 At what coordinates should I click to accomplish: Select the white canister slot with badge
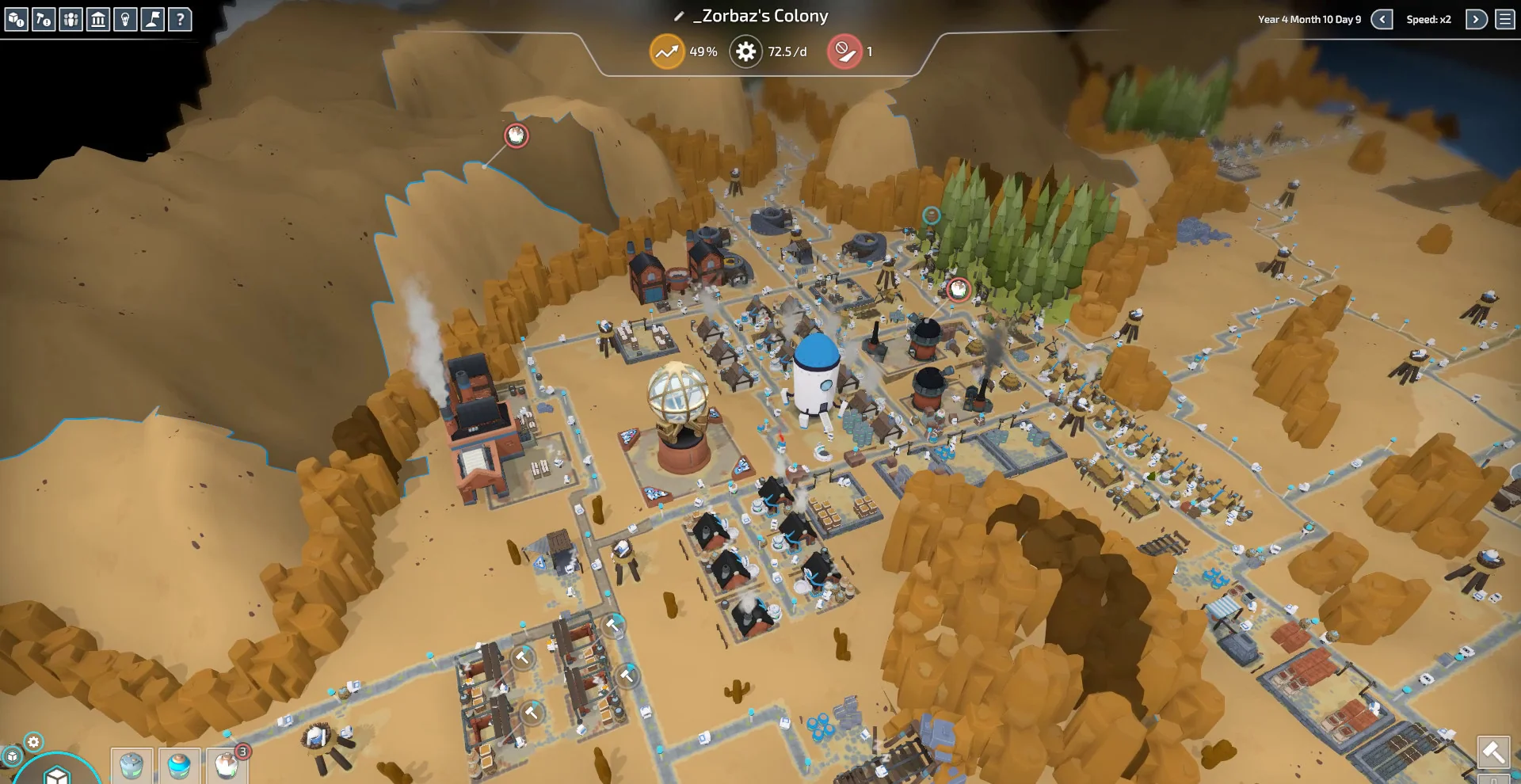[227, 766]
